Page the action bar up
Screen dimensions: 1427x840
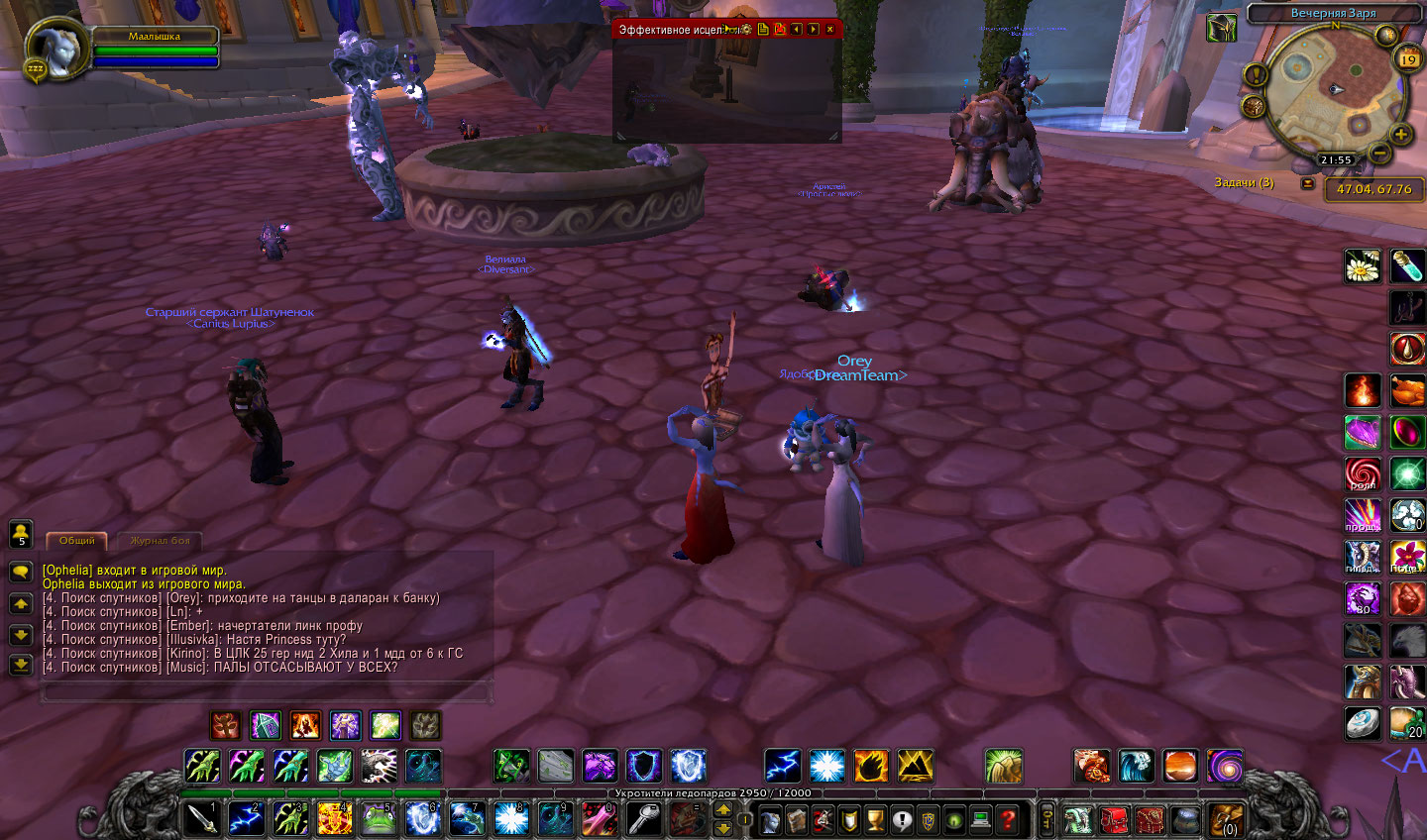pos(723,809)
